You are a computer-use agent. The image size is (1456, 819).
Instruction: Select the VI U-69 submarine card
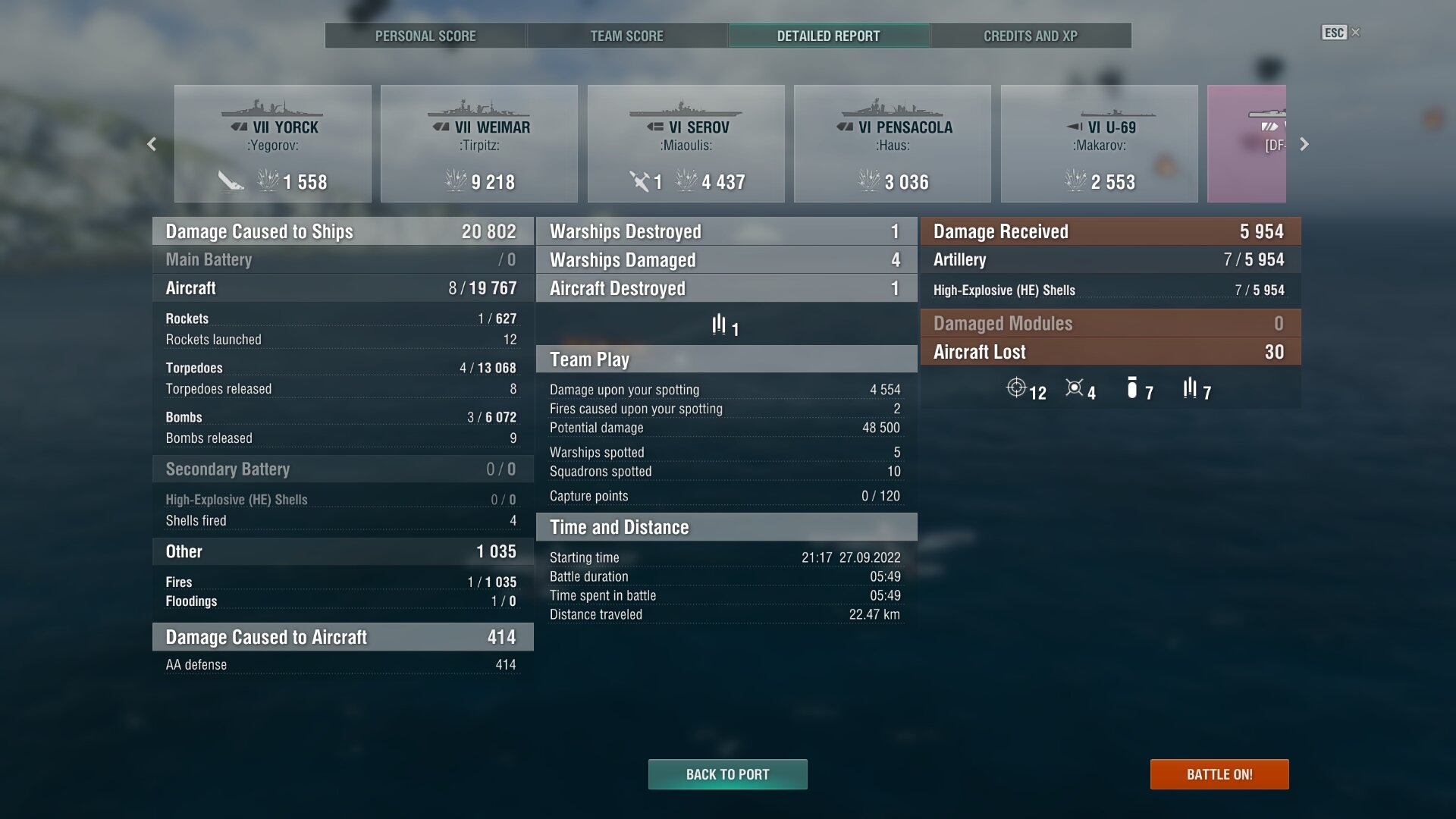point(1100,144)
